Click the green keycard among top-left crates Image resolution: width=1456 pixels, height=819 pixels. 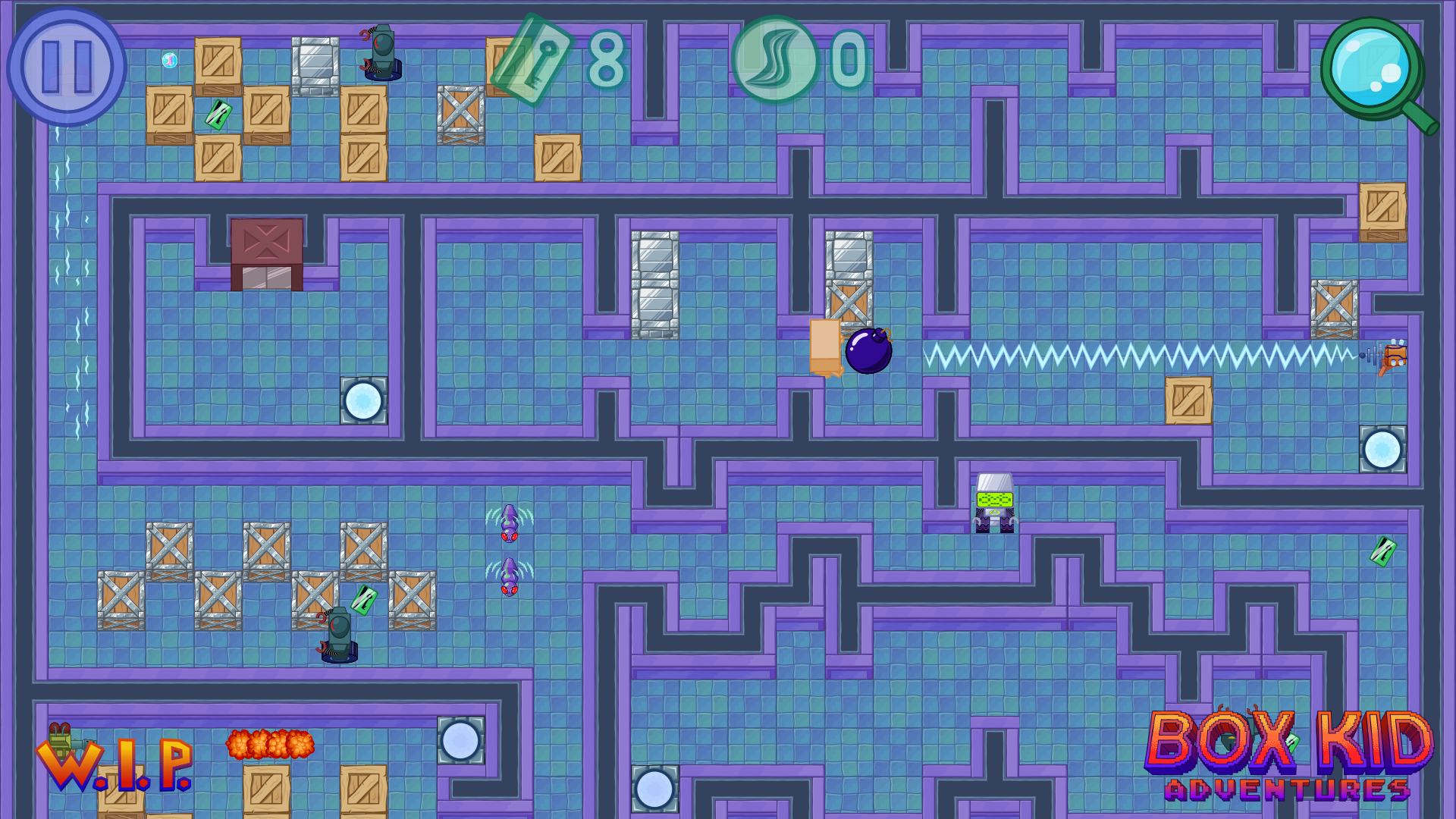(x=218, y=114)
